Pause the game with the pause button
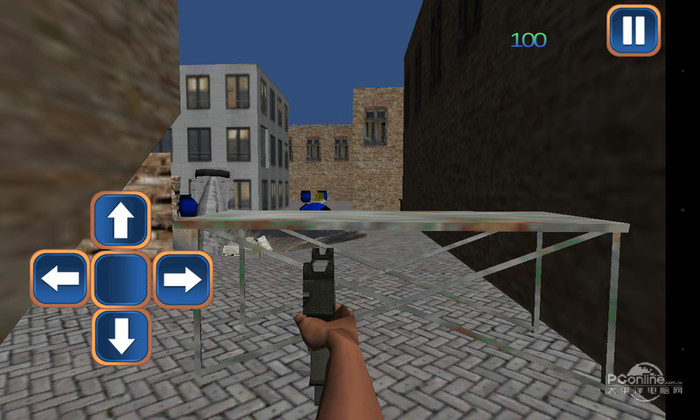The image size is (700, 420). (634, 31)
